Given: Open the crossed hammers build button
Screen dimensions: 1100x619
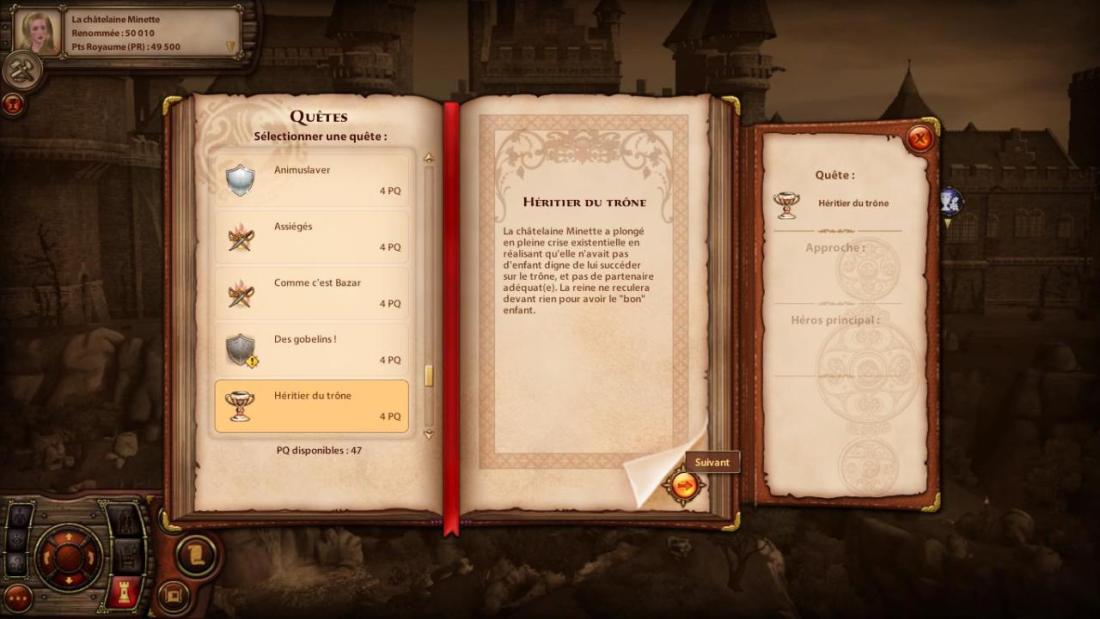Looking at the screenshot, I should click(21, 69).
